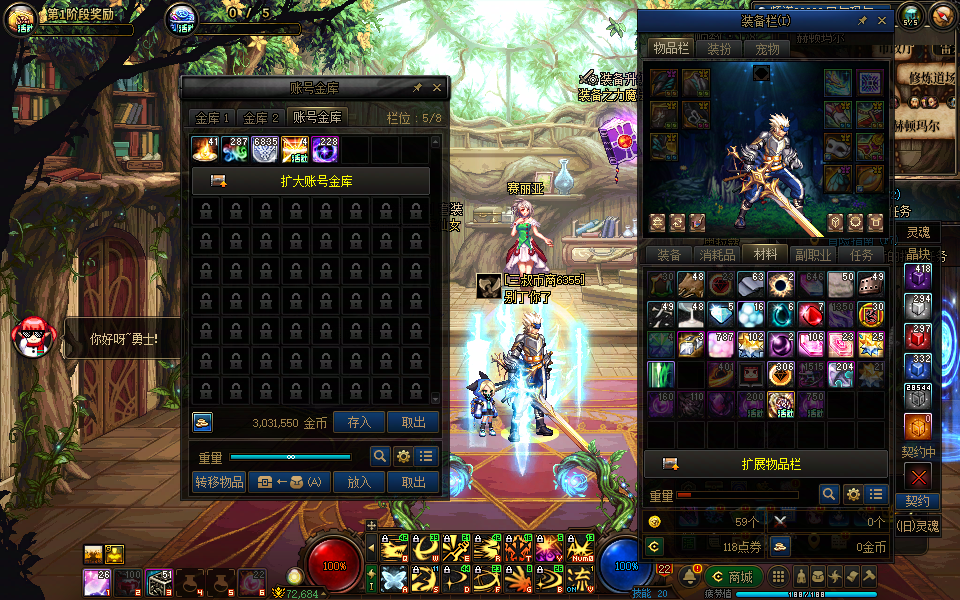Switch to the 金库 1 tab
This screenshot has width=960, height=600.
tap(213, 118)
